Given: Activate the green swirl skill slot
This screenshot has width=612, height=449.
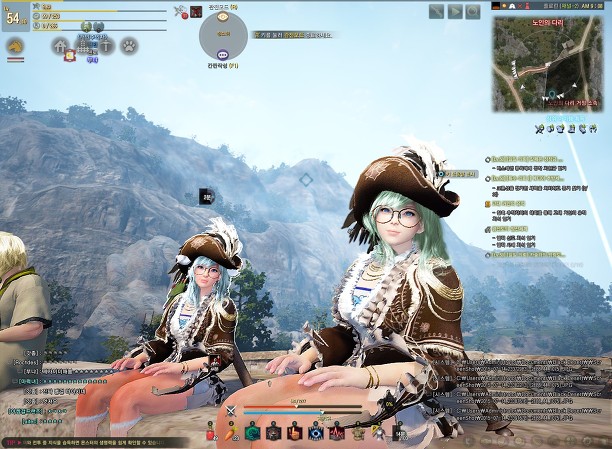Looking at the screenshot, I should click(x=253, y=433).
